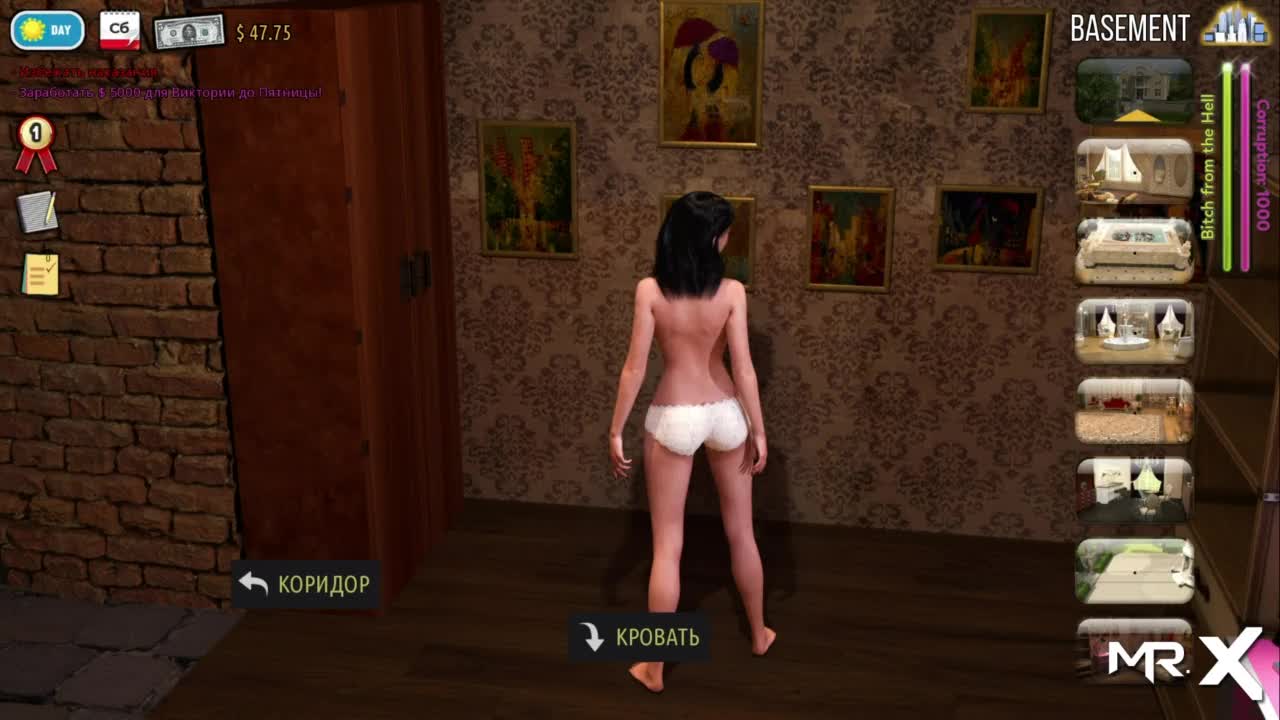1280x720 pixels.
Task: Select the outdoor courtyard thumbnail
Action: point(1134,571)
